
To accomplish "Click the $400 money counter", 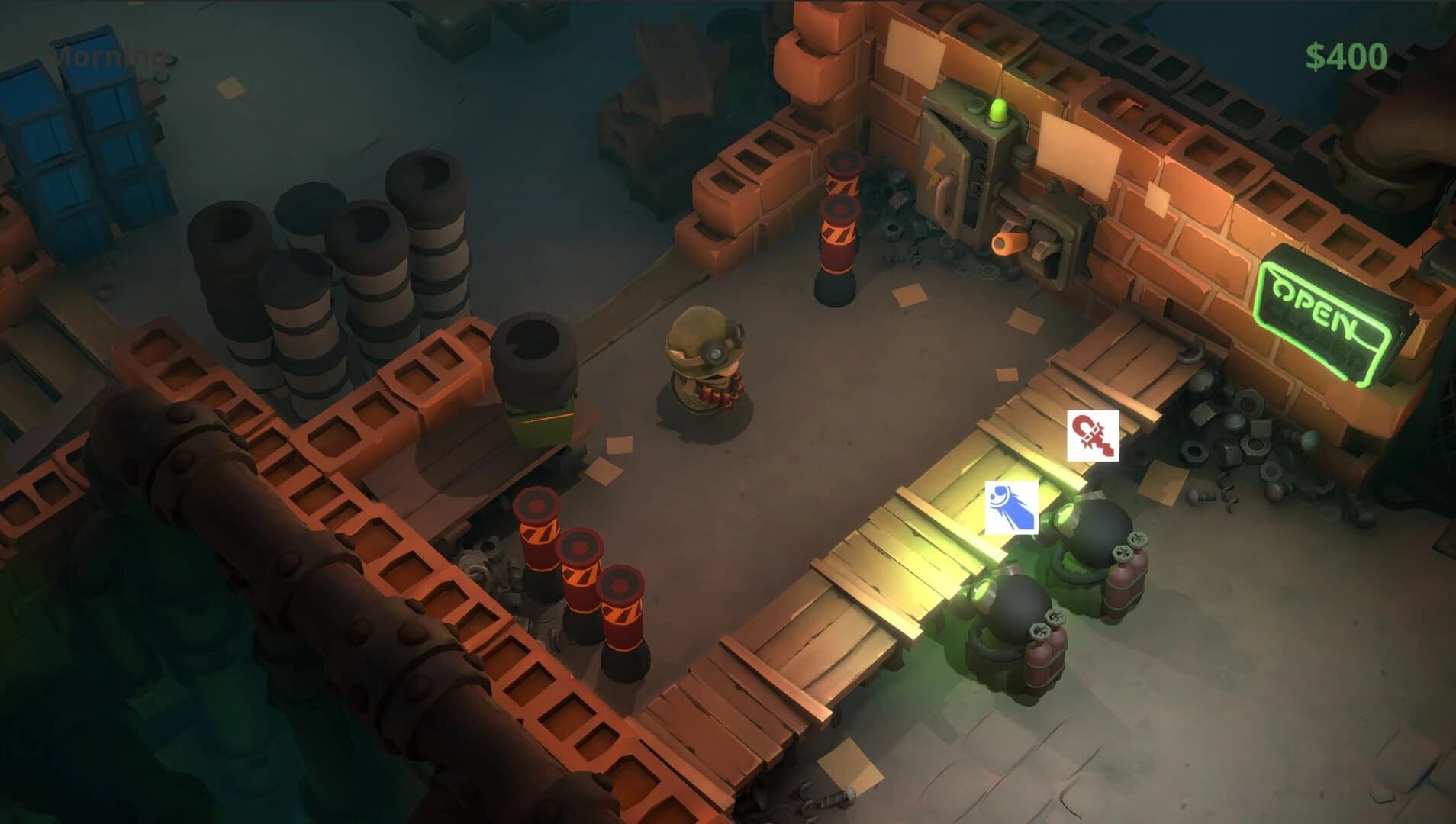I will tap(1345, 54).
